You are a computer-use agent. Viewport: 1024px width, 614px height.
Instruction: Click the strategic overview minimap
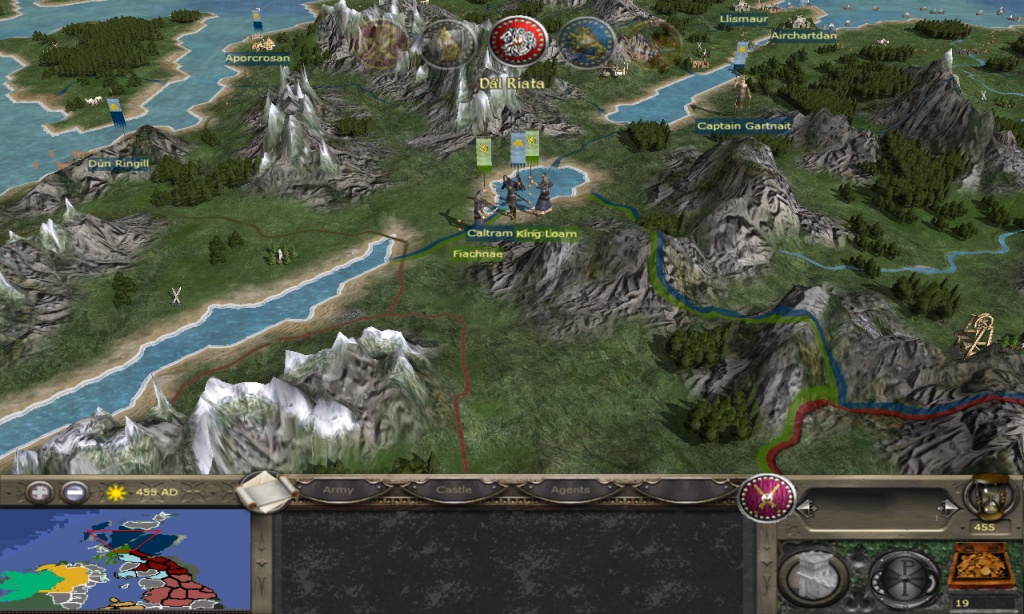124,560
